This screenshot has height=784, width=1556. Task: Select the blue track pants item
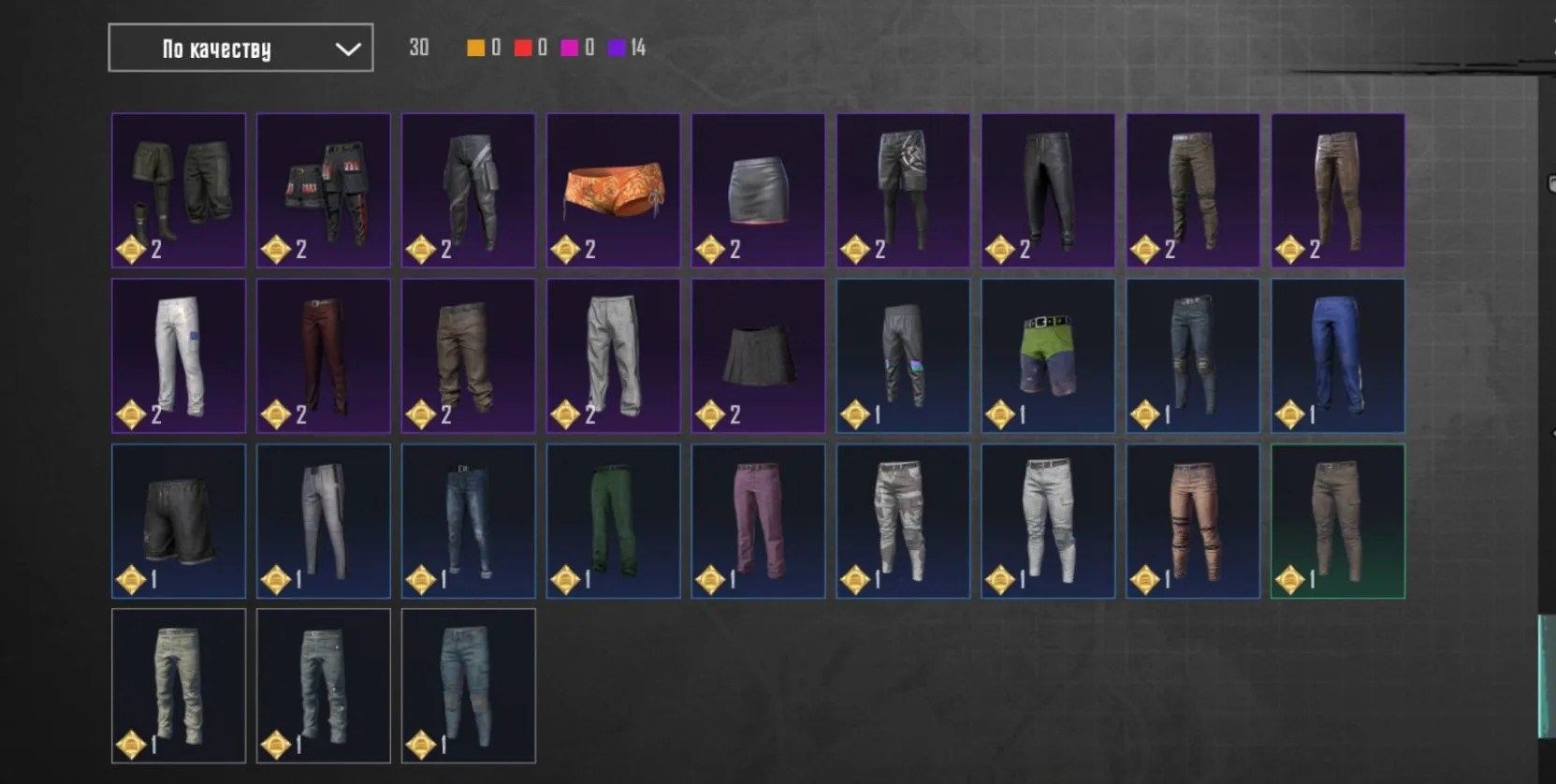pyautogui.click(x=1338, y=356)
